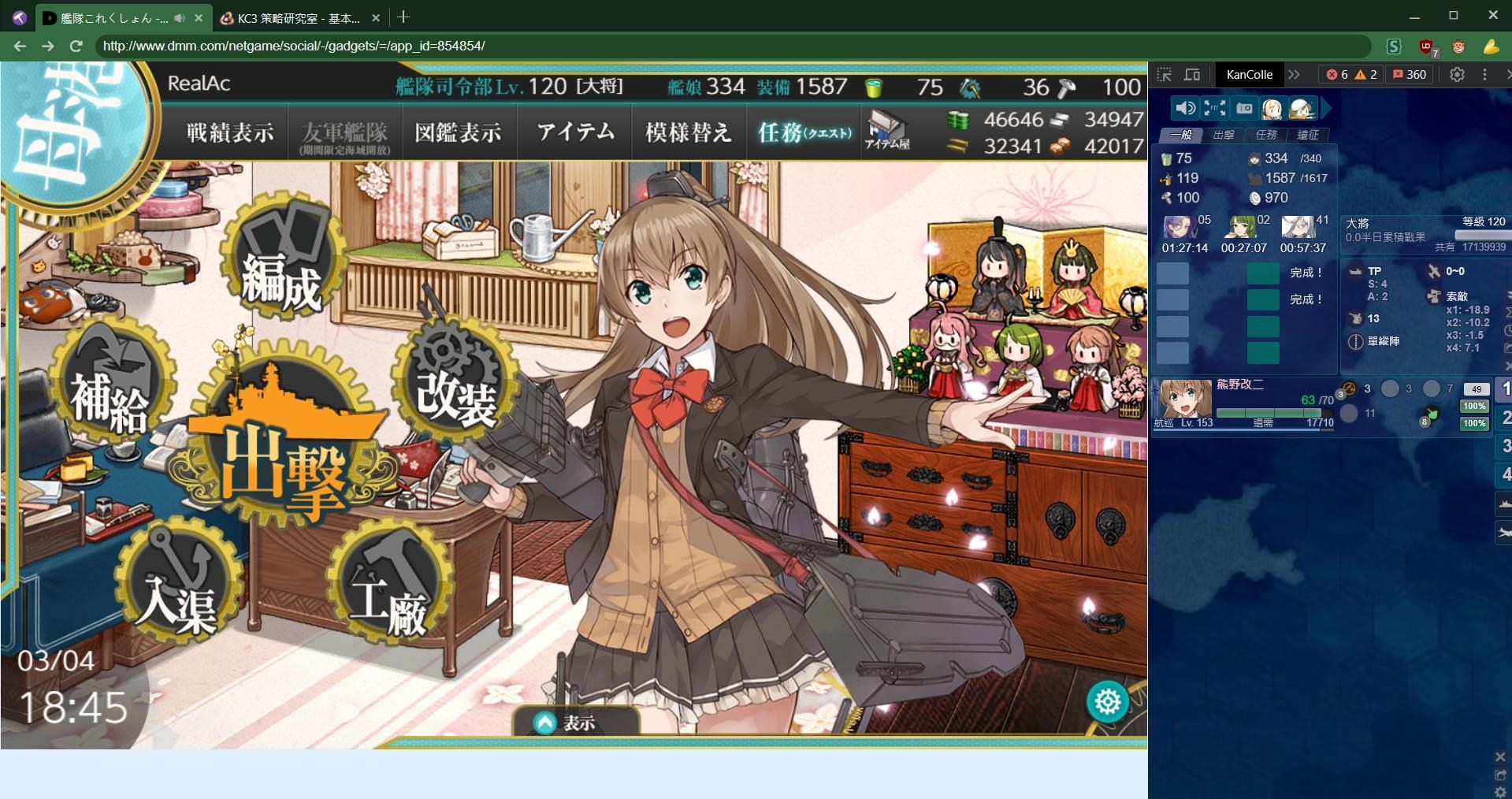
Task: Toggle the device emulation mode in DevTools
Action: coord(1192,74)
